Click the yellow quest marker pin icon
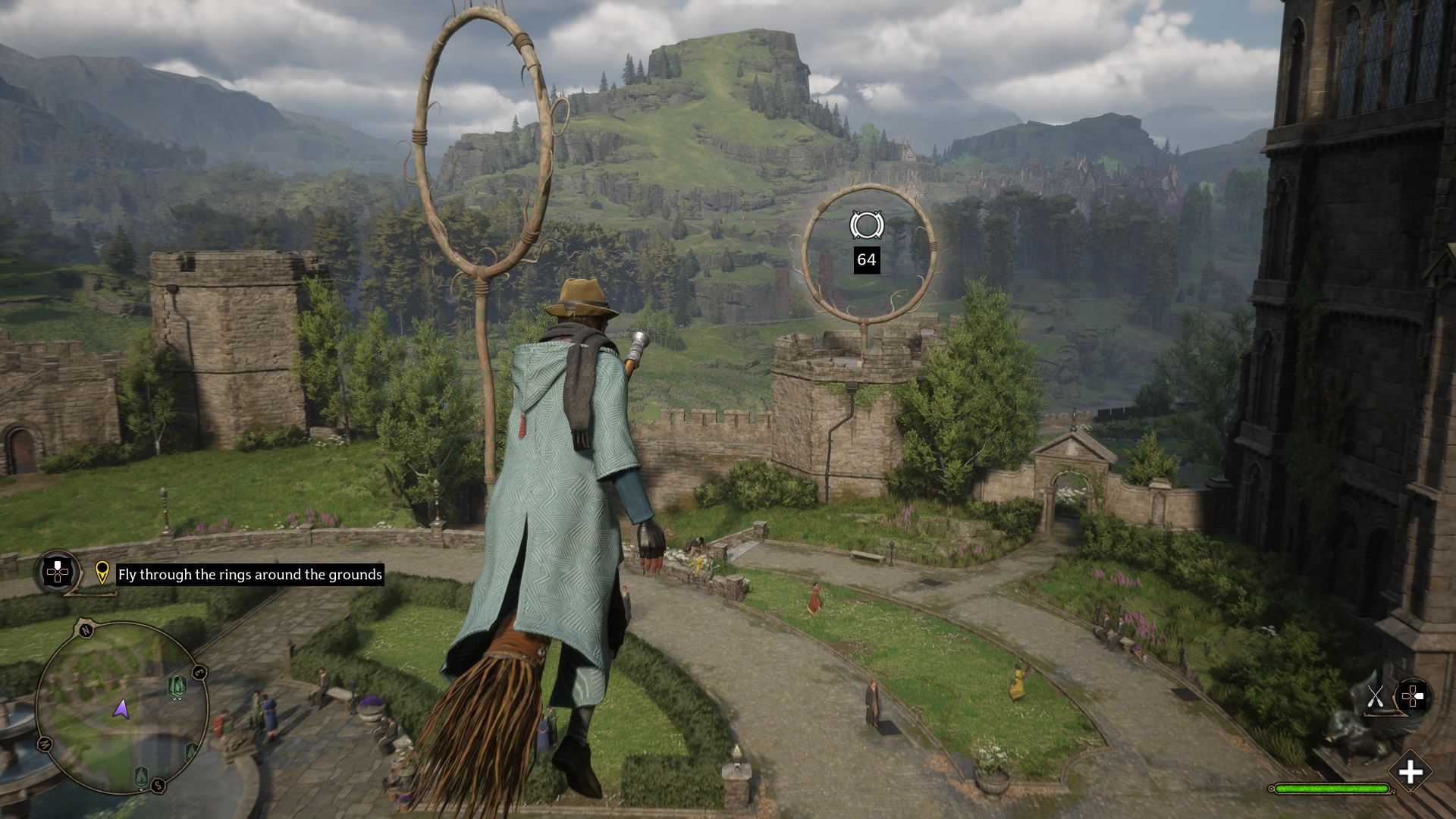The width and height of the screenshot is (1456, 819). tap(102, 573)
